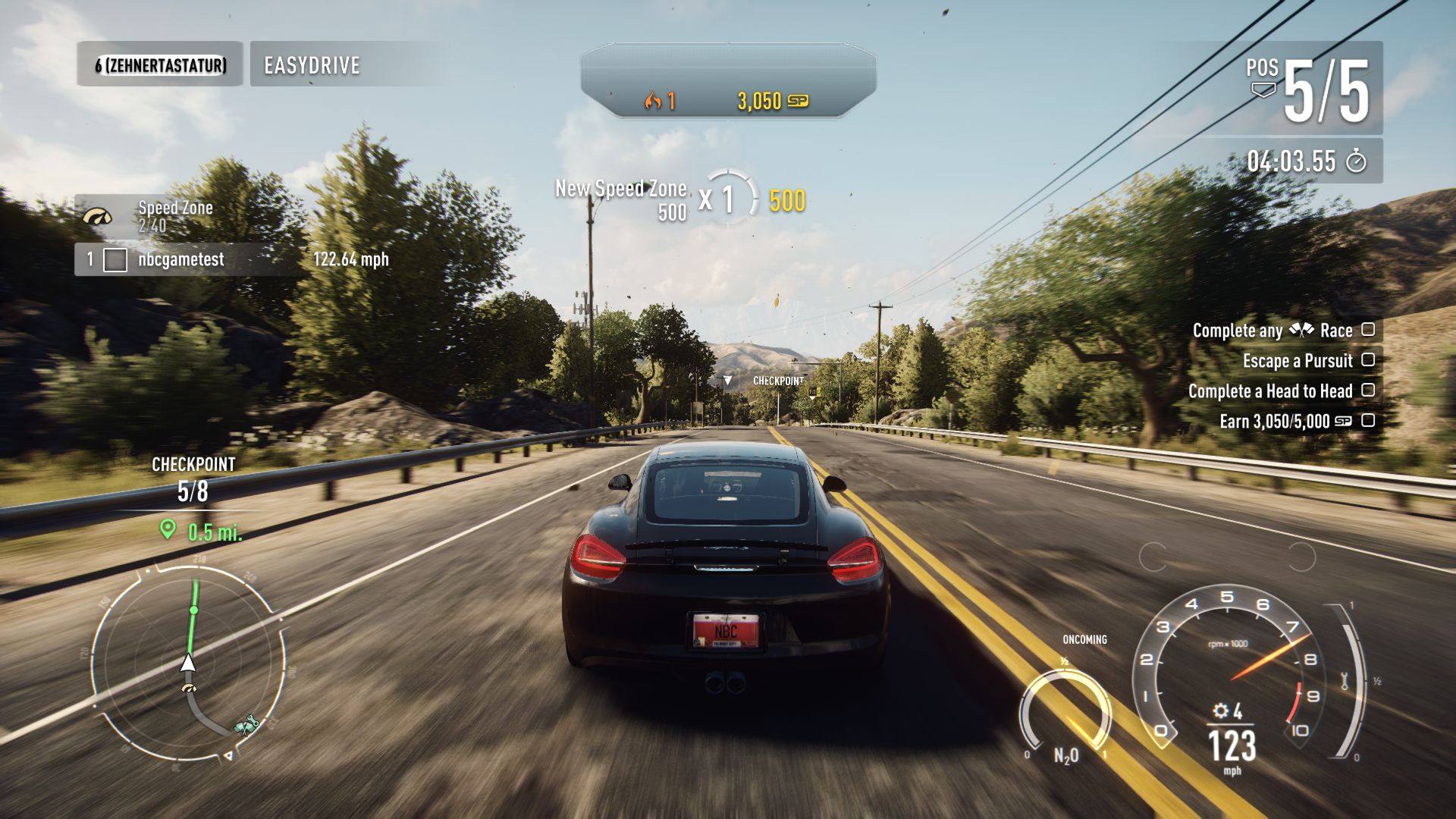Tick the Earn 3,050/5,000 SP objective checkbox
The height and width of the screenshot is (819, 1456).
pos(1368,420)
